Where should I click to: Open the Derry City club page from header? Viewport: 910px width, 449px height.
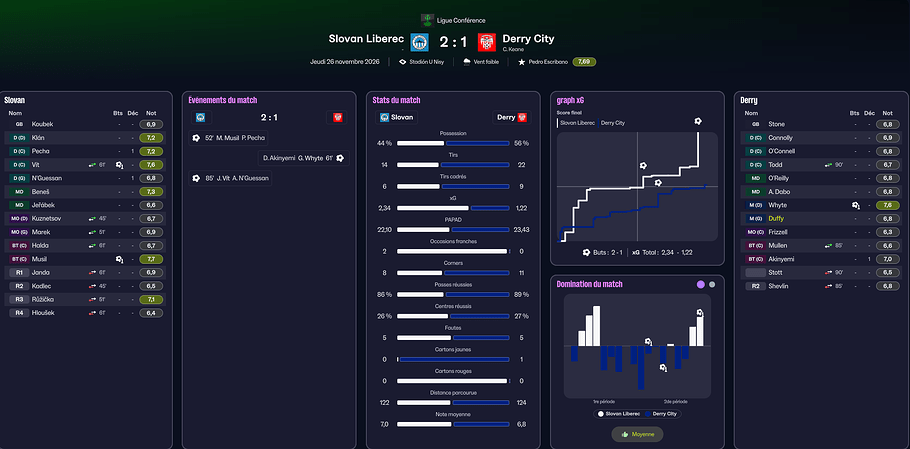coord(529,39)
